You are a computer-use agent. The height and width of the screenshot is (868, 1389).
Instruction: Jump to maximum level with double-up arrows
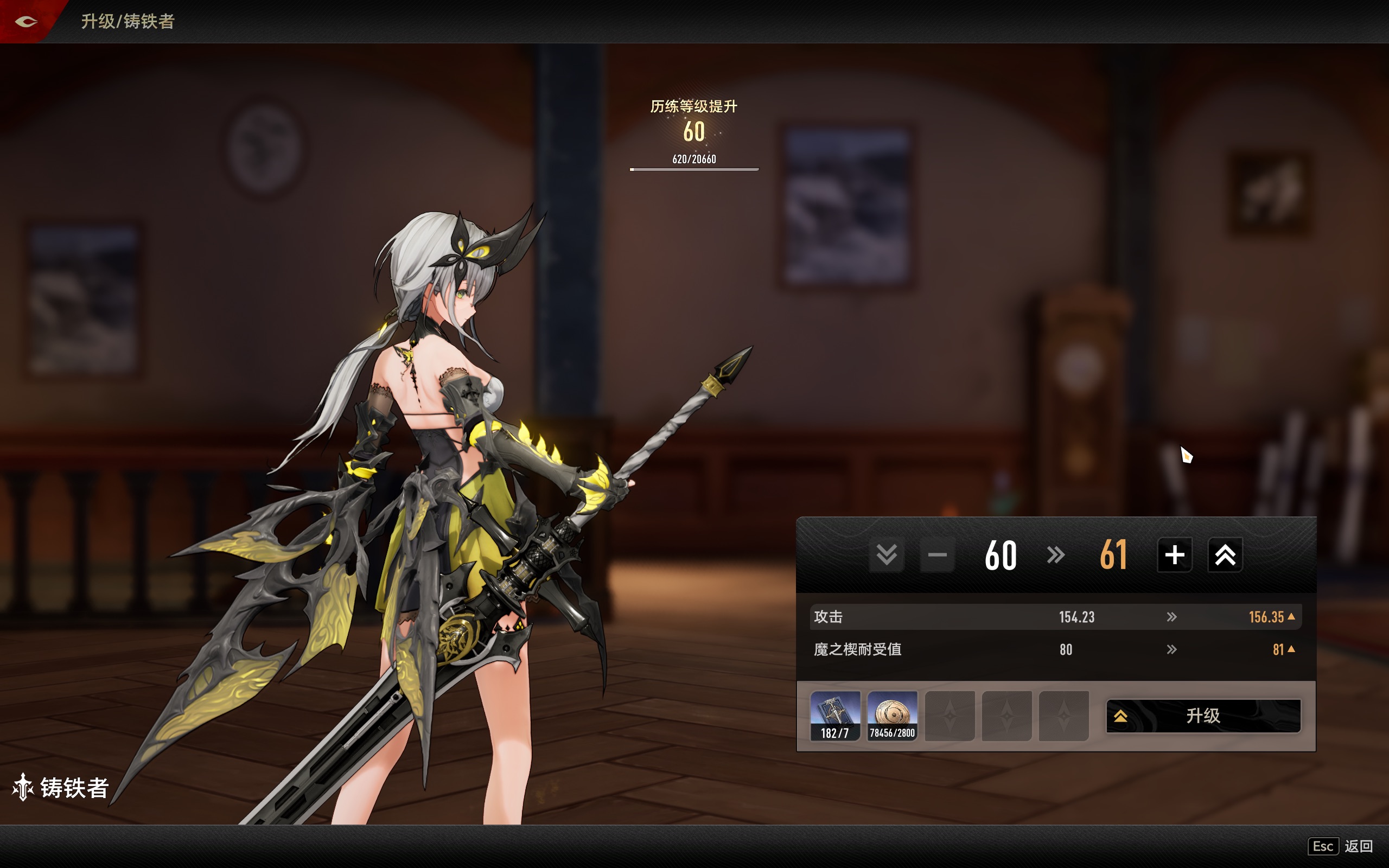[1225, 555]
